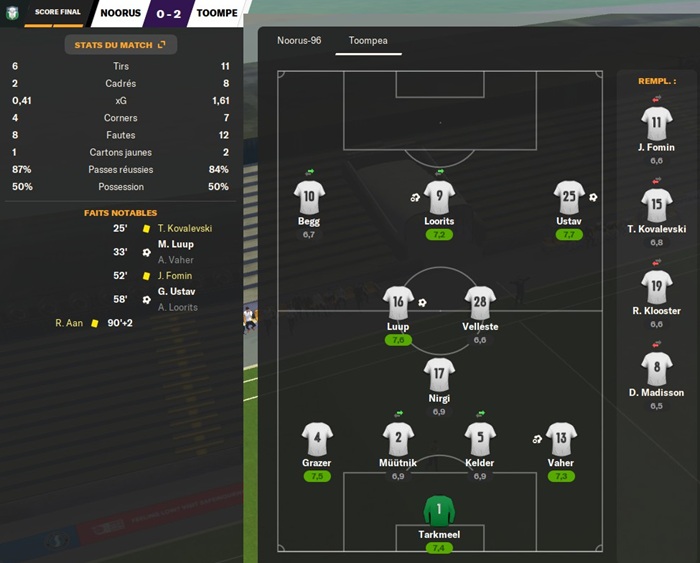Select the Toompea lineup tab
This screenshot has width=700, height=563.
[x=368, y=41]
